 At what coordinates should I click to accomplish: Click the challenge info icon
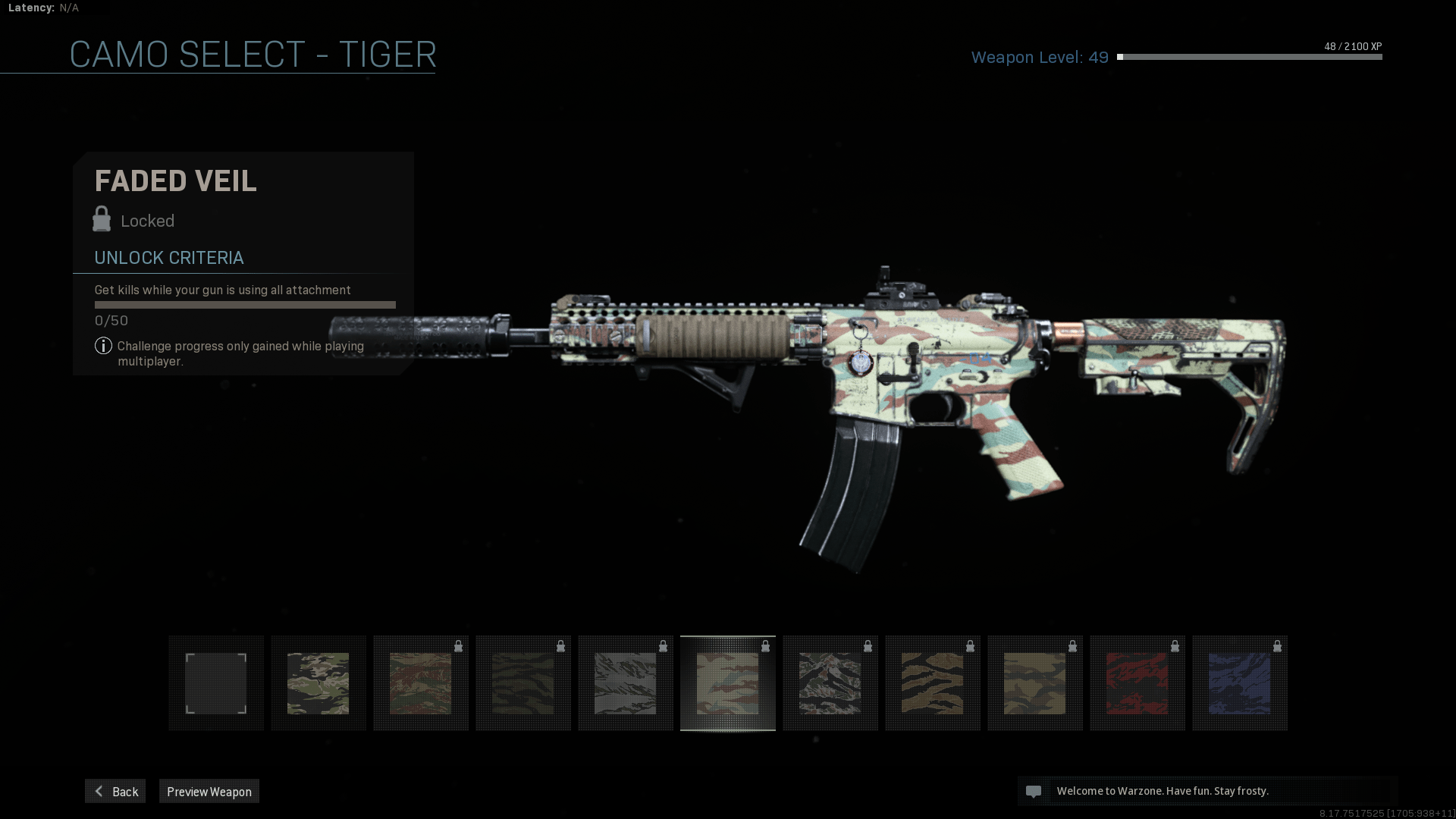tap(103, 346)
